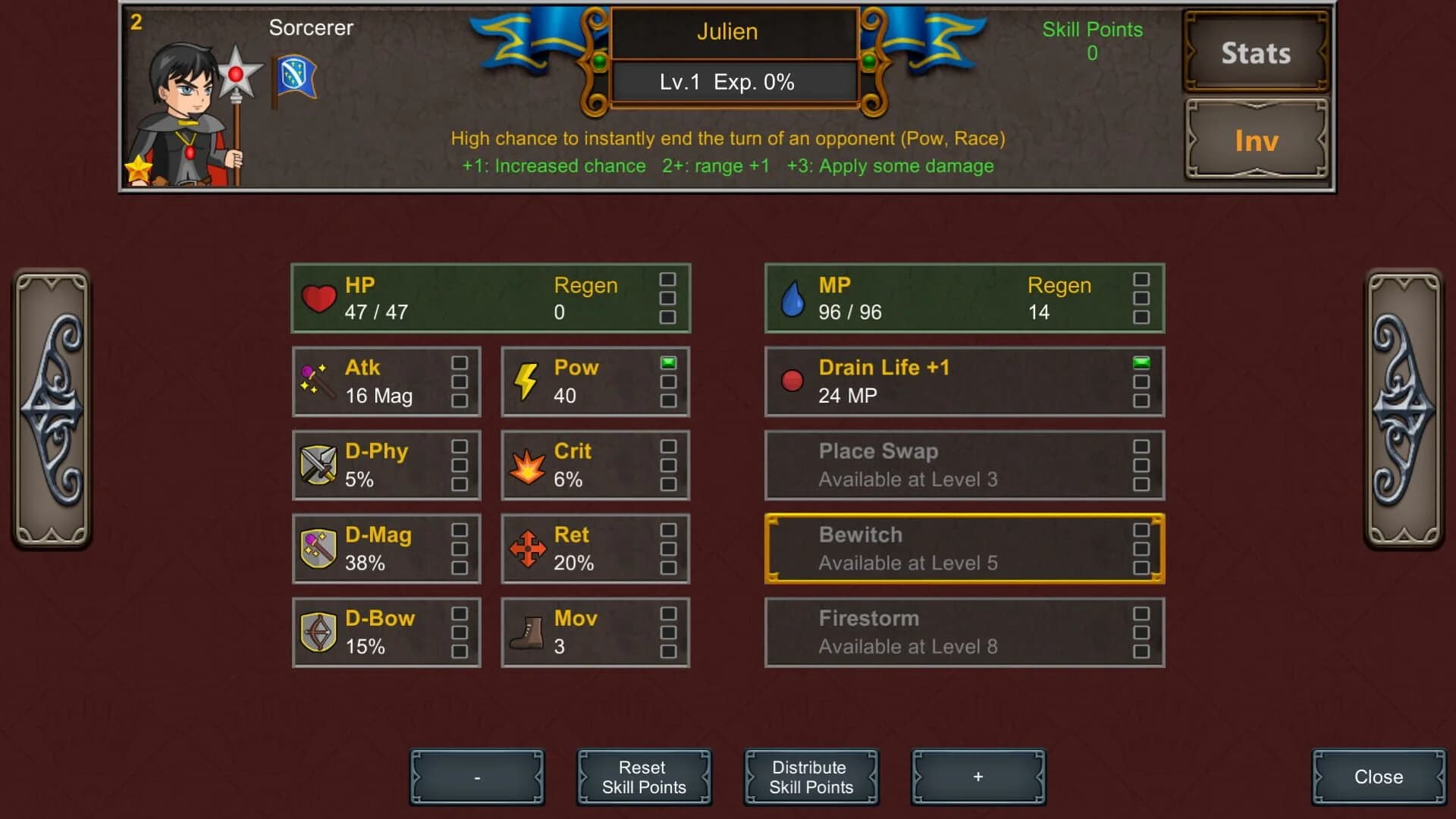Click the Drain Life red orb icon

point(793,381)
